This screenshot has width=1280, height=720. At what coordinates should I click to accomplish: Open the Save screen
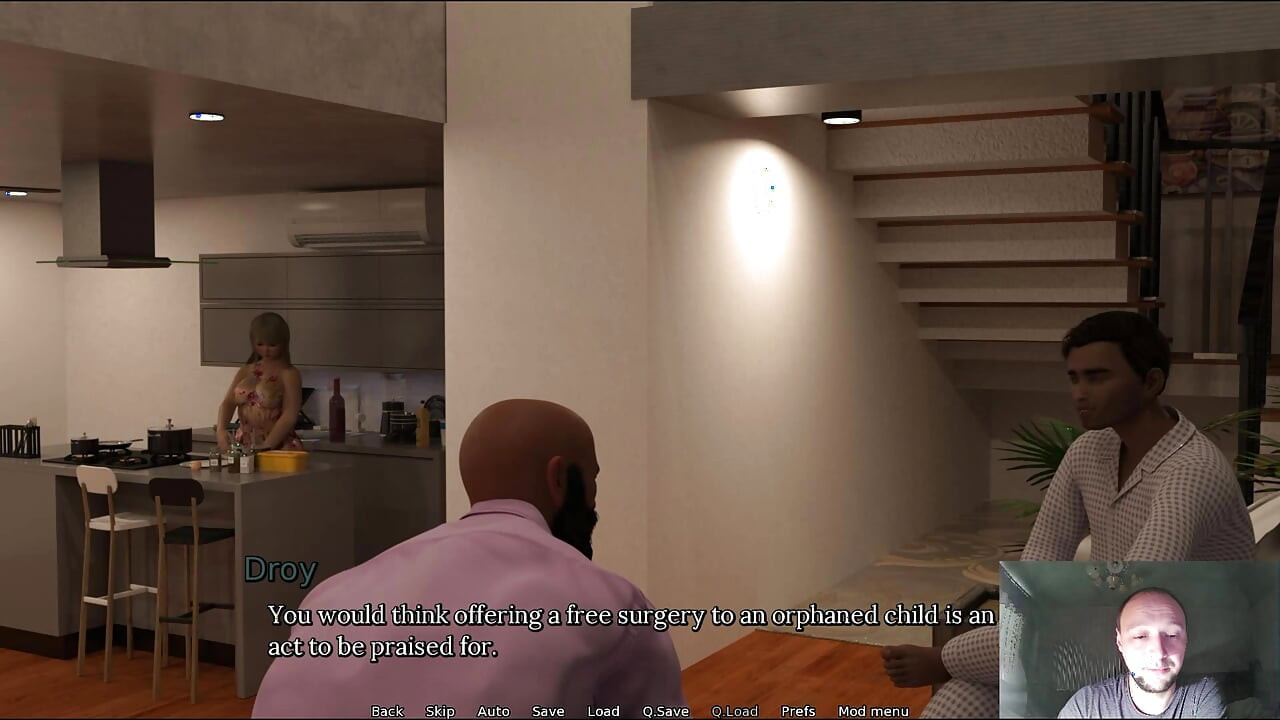[548, 711]
